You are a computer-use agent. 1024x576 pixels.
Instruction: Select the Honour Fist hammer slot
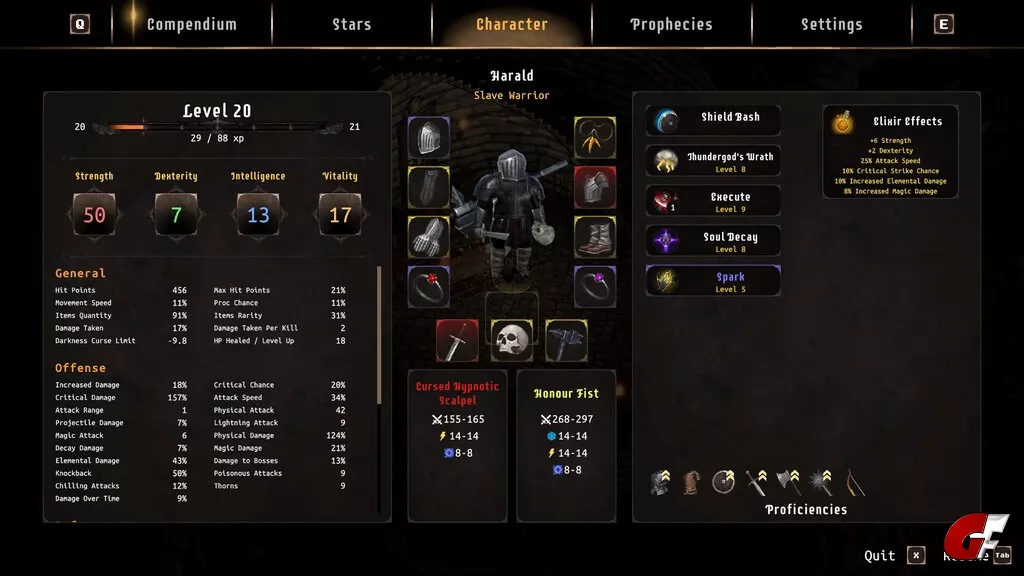[566, 340]
